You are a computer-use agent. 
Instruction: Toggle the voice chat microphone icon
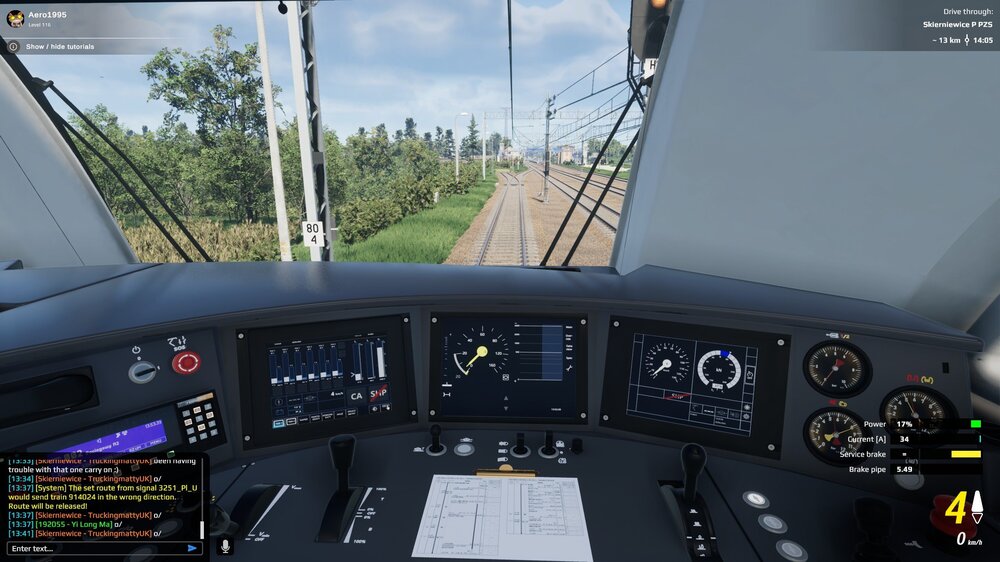click(x=225, y=546)
